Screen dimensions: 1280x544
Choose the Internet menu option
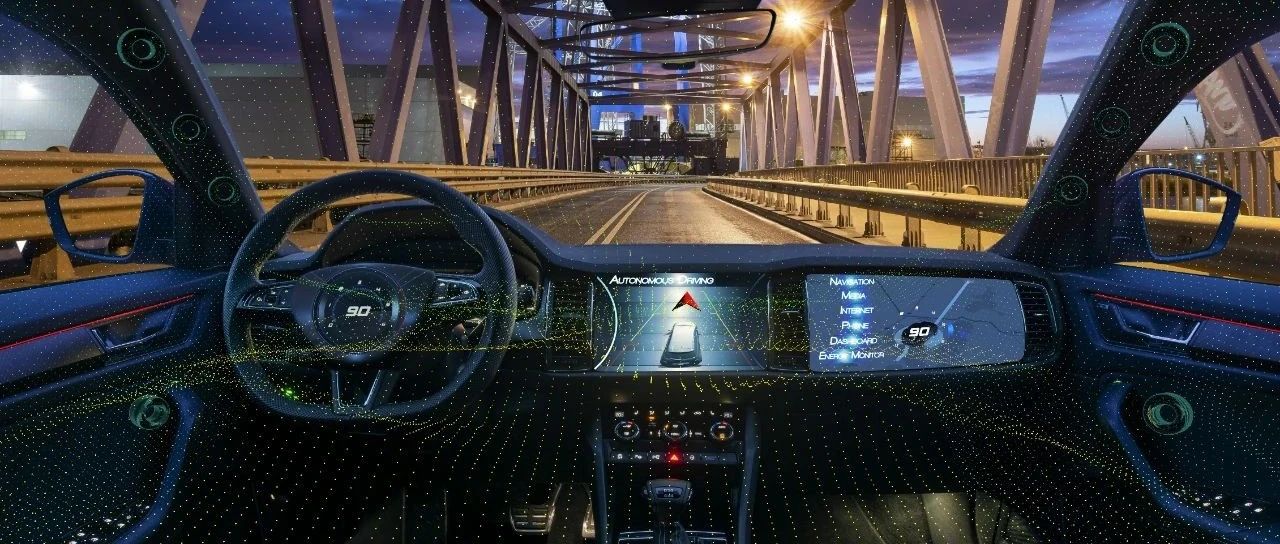855,311
